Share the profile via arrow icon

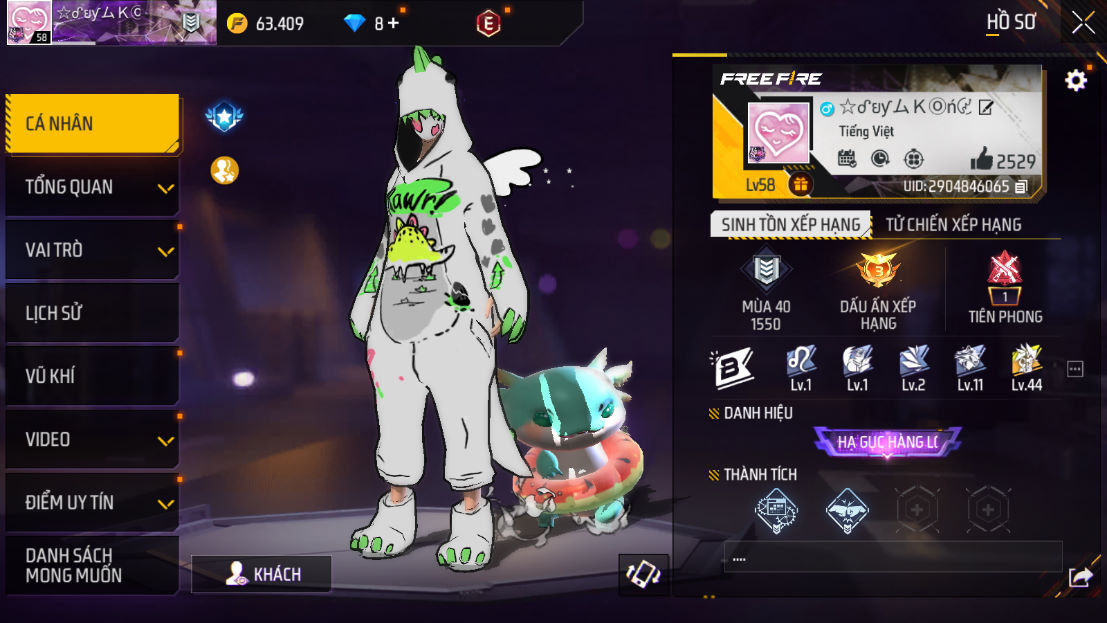[x=1080, y=577]
